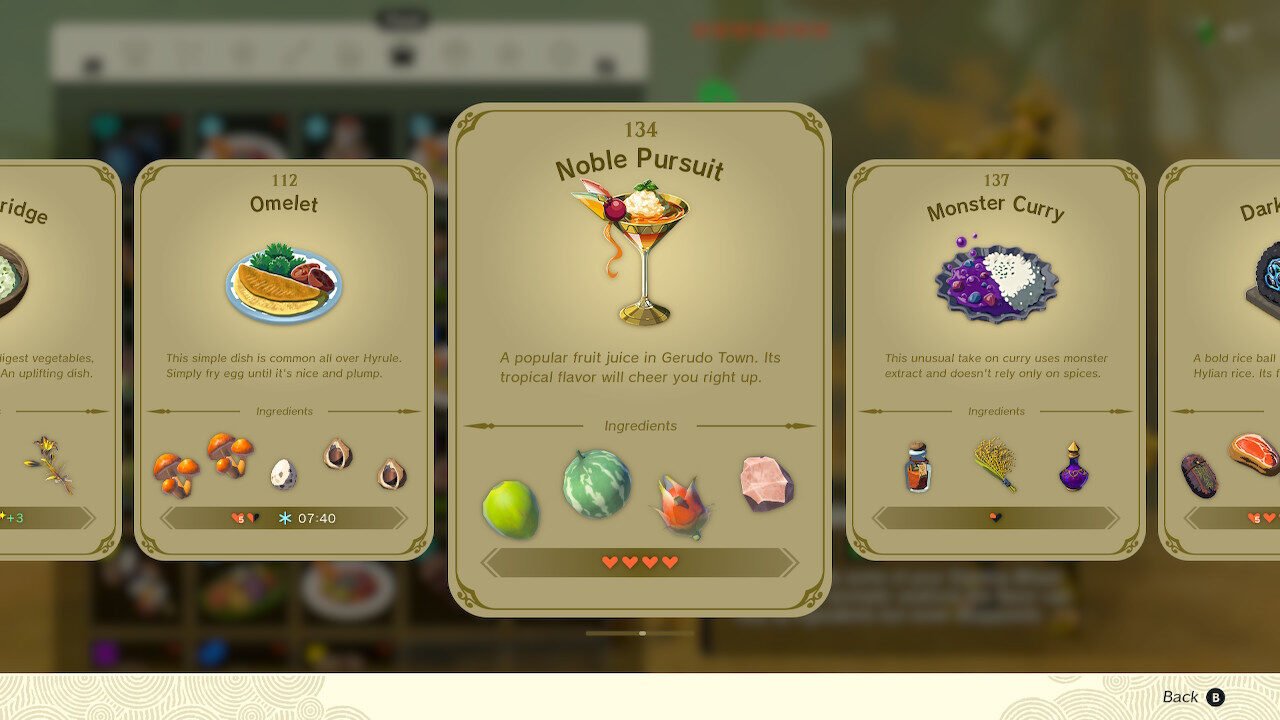Select the pink rock salt ingredient
1280x720 pixels.
pyautogui.click(x=767, y=484)
